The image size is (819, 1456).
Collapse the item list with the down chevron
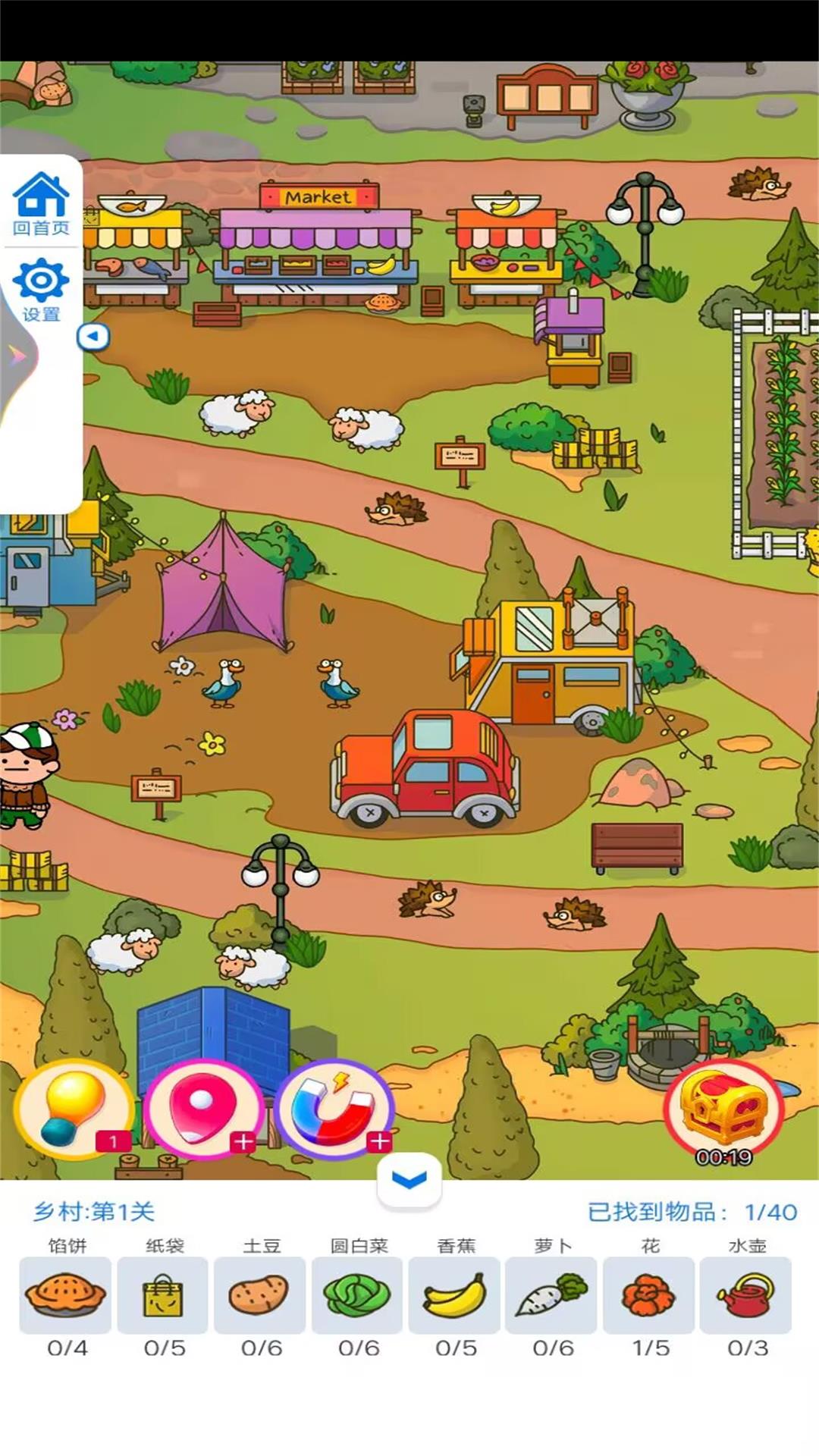pos(409,1179)
